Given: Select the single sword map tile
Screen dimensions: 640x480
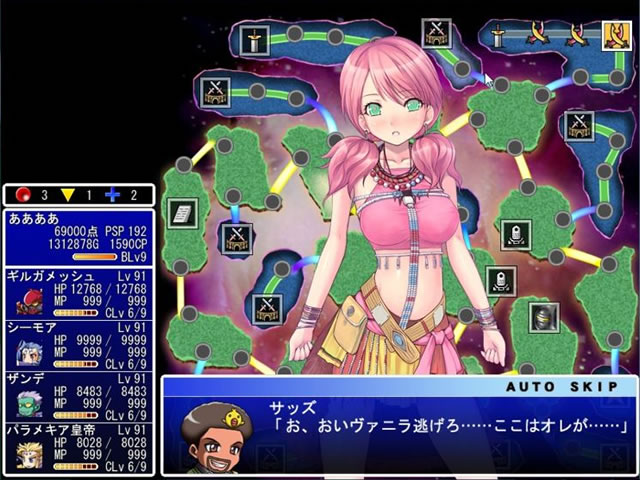Looking at the screenshot, I should pyautogui.click(x=256, y=41).
